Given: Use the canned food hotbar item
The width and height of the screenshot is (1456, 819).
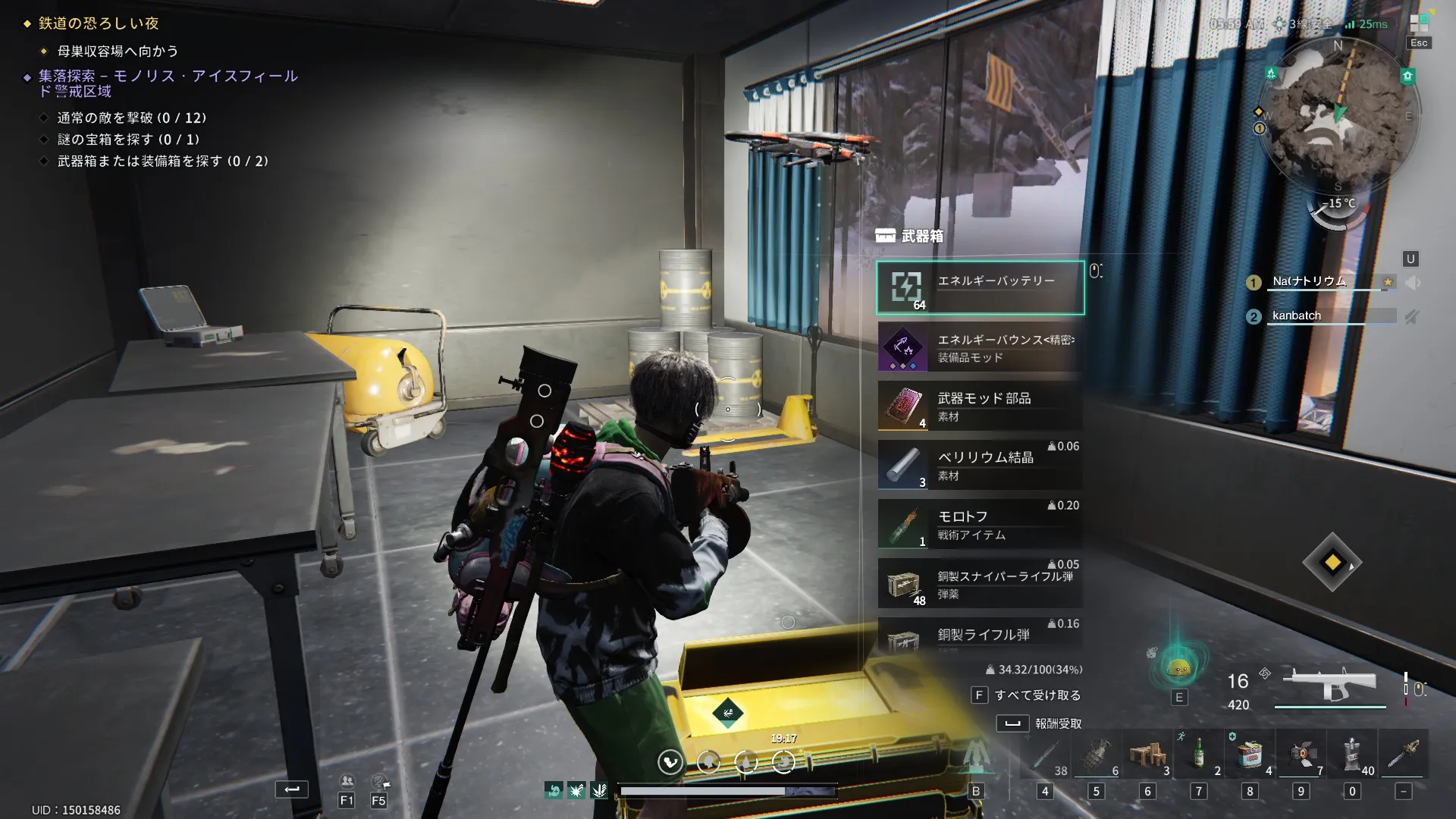Looking at the screenshot, I should pos(1250,755).
